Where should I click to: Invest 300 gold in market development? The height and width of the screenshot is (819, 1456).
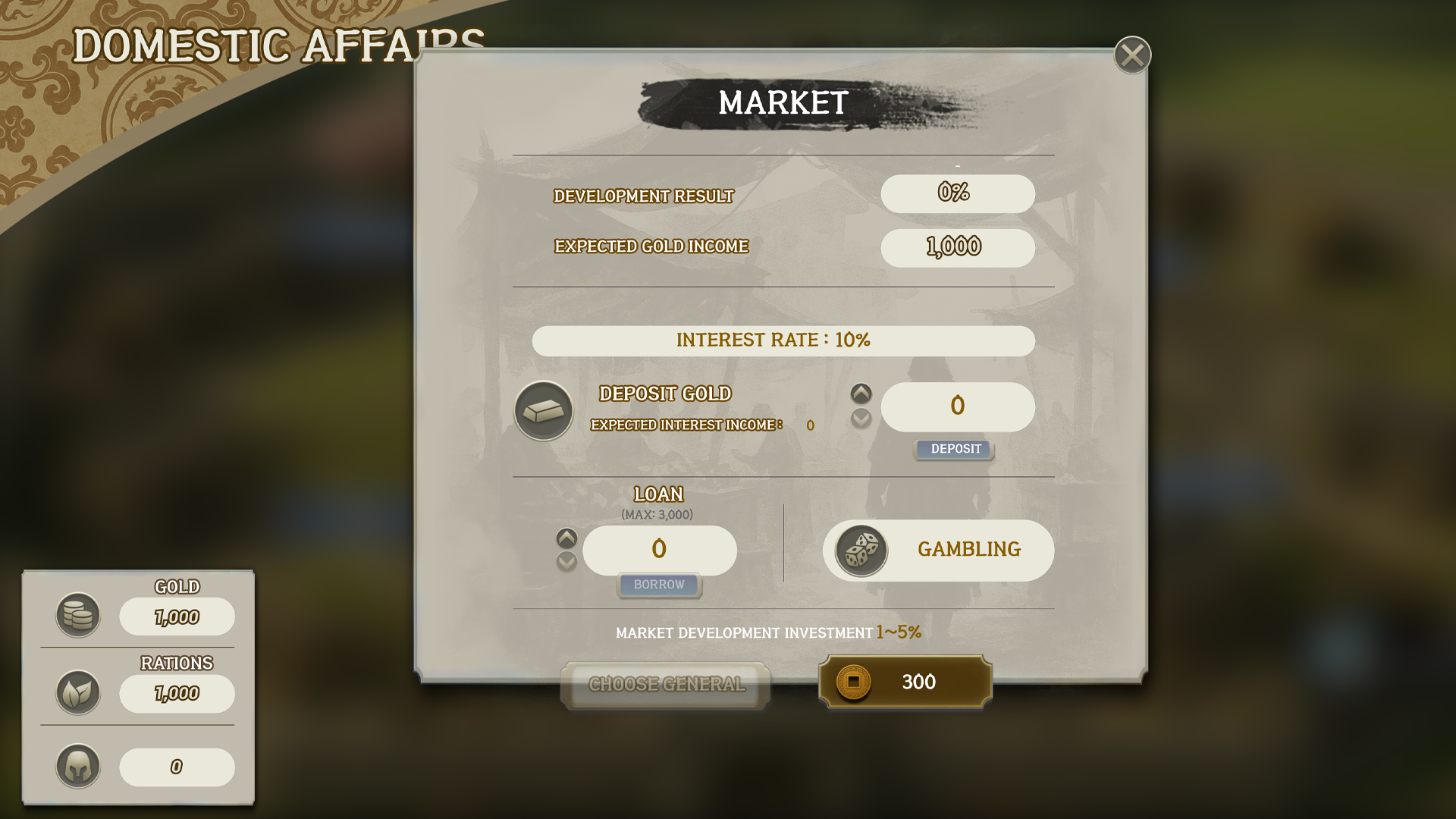pos(905,682)
